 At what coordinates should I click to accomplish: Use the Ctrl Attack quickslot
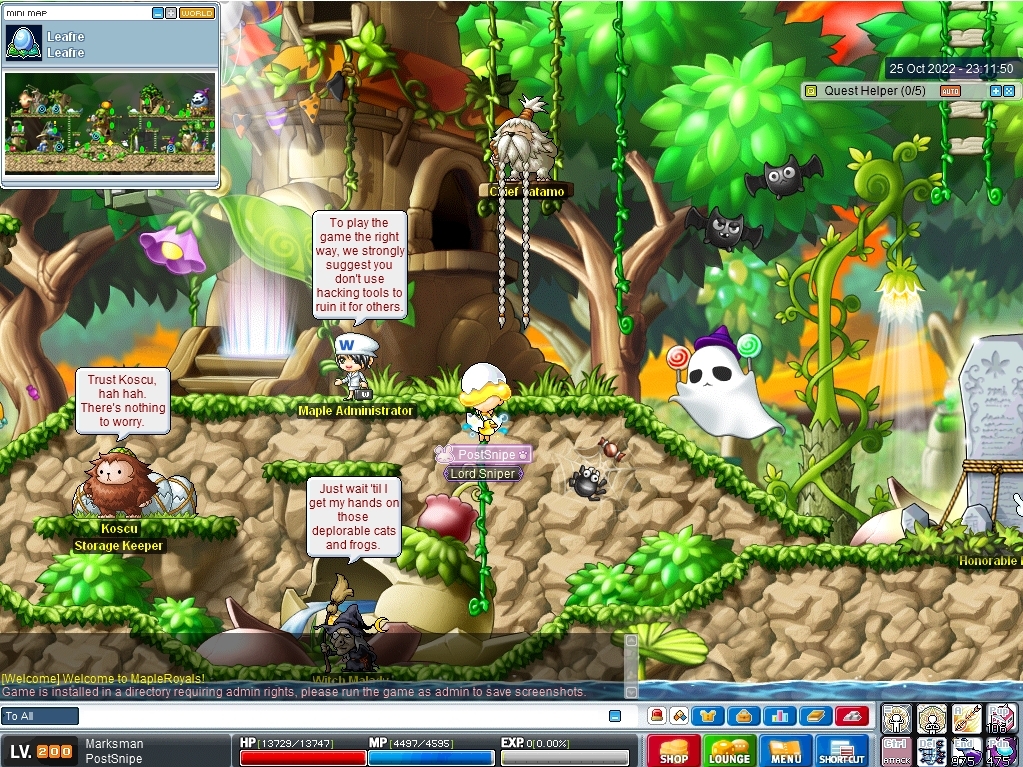click(x=896, y=751)
